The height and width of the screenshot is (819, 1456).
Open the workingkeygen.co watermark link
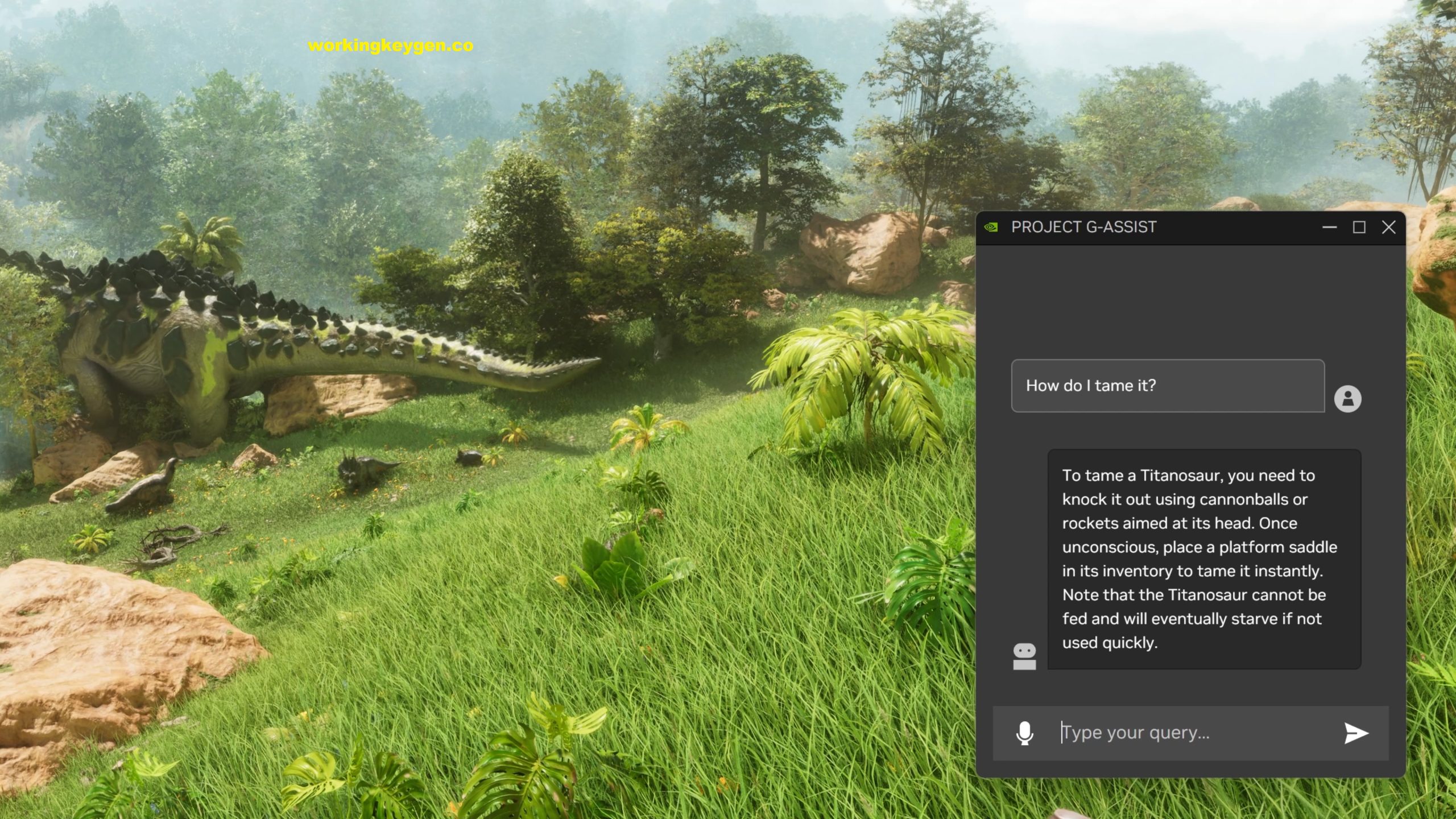390,47
